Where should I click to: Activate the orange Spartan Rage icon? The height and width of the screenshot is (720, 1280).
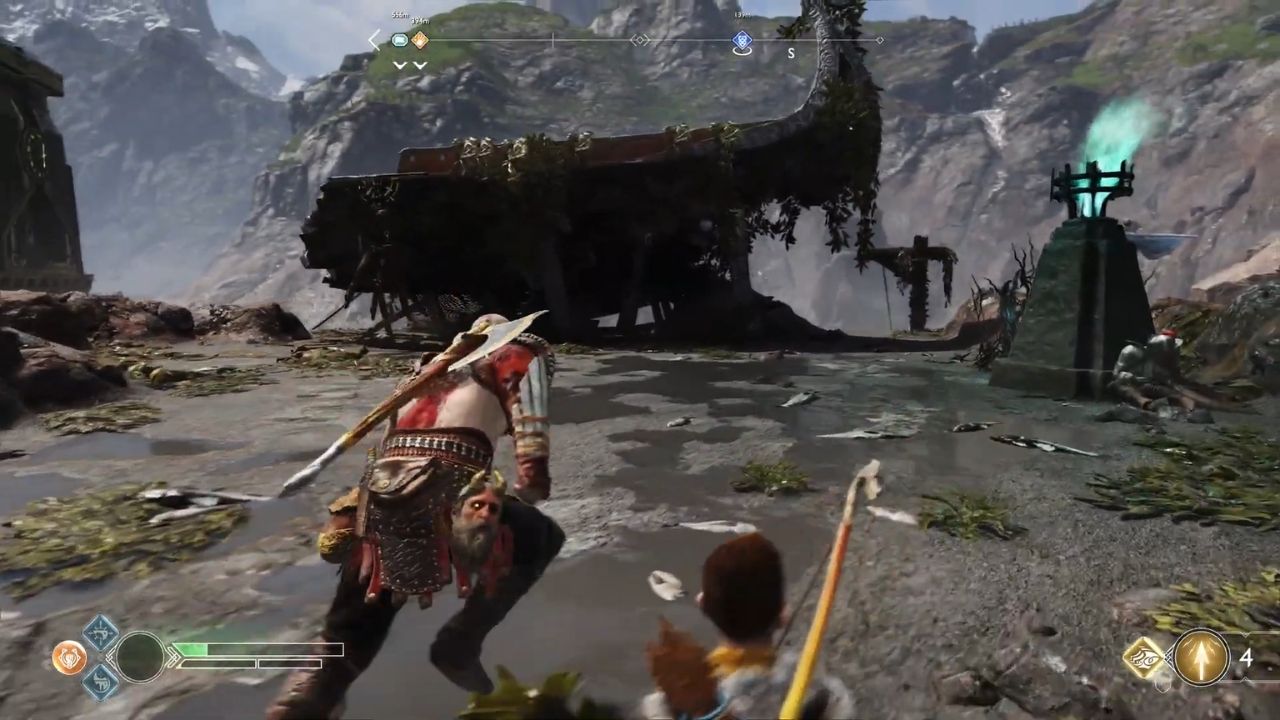(68, 657)
